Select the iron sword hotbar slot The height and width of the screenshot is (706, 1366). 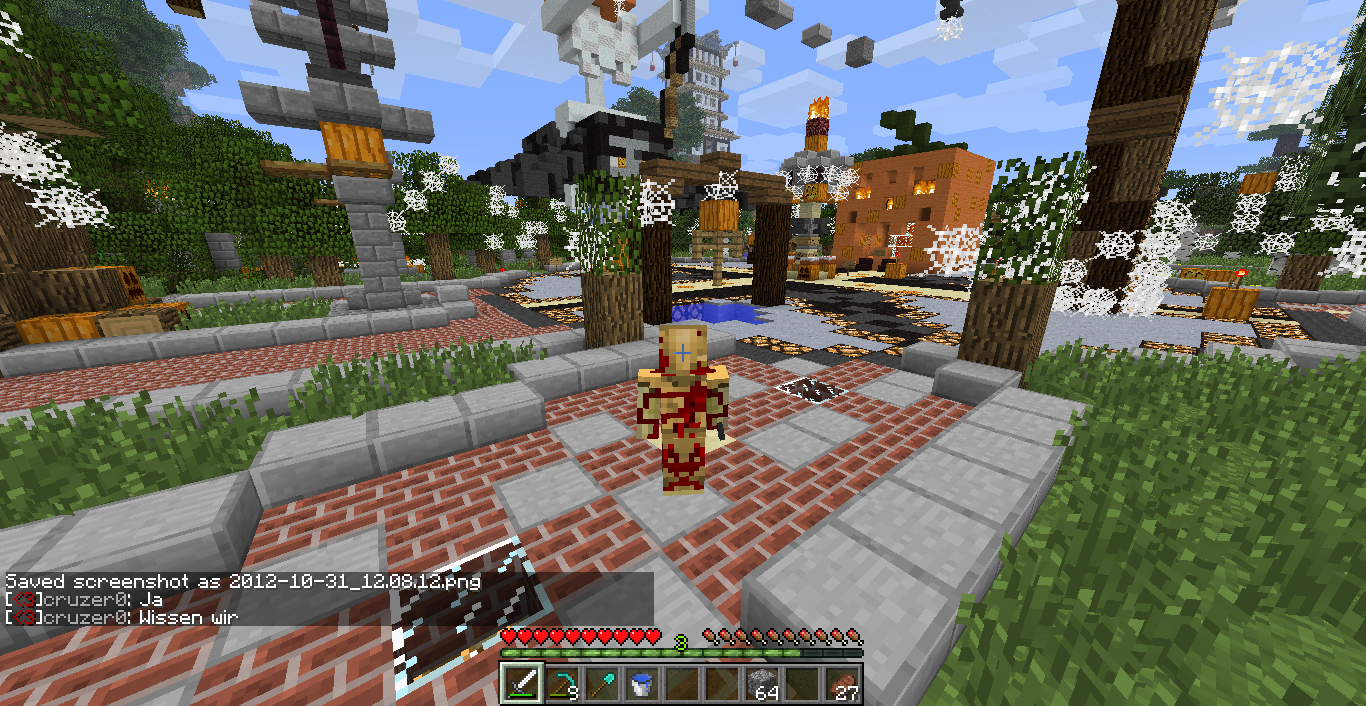pyautogui.click(x=522, y=684)
